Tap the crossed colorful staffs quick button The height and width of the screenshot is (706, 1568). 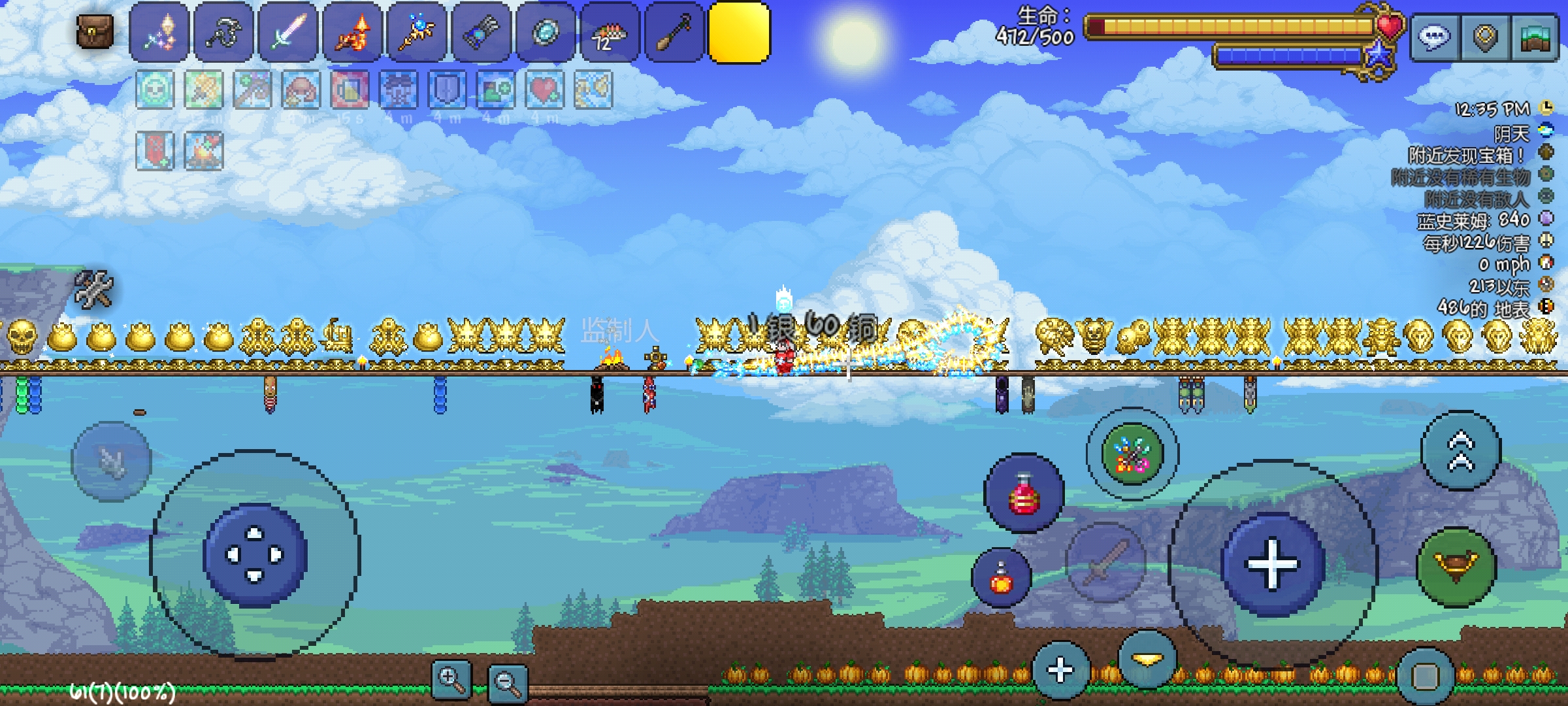click(1132, 454)
